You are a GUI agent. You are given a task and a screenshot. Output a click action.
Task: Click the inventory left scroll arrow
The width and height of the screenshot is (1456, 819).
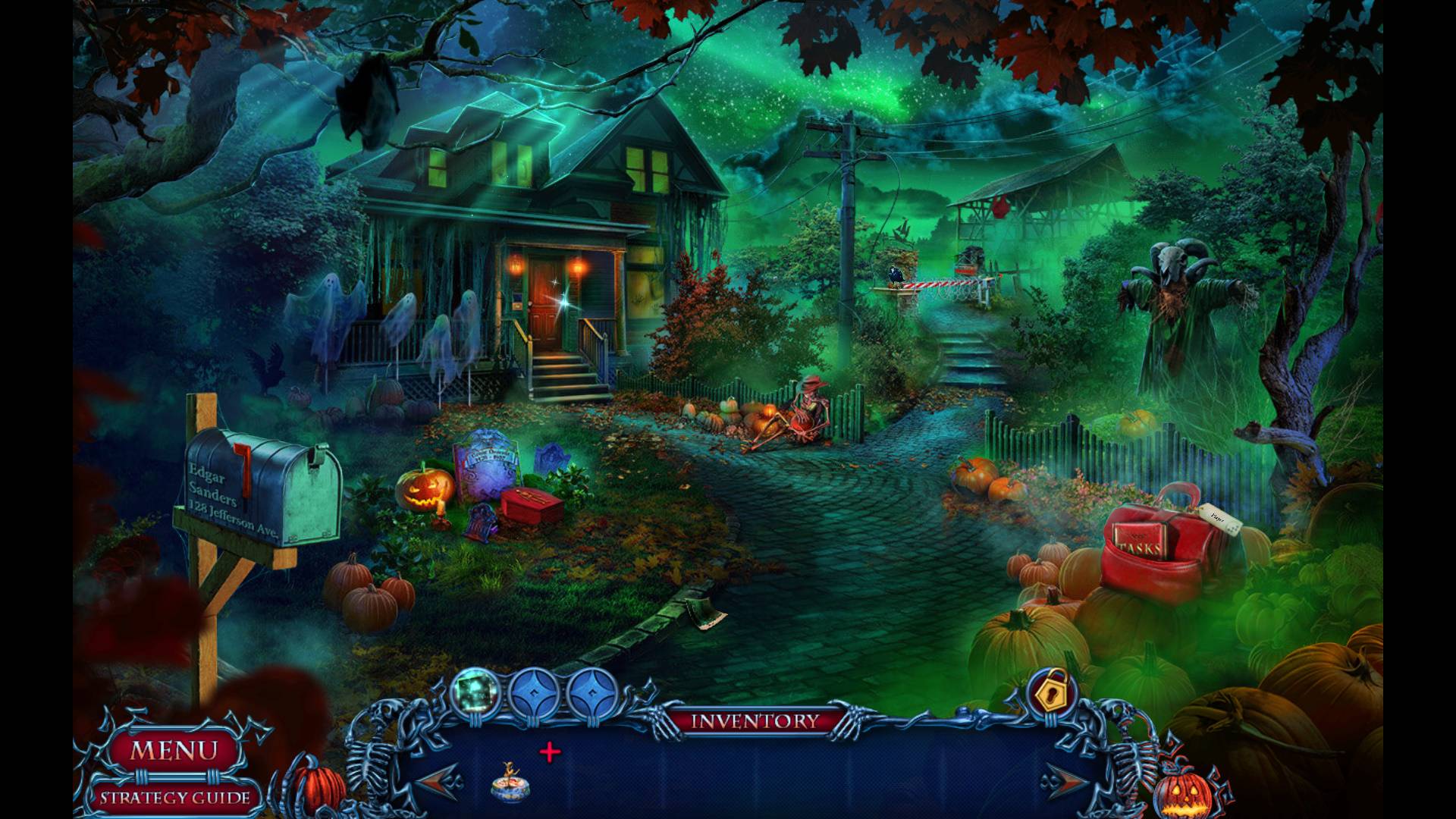coord(438,780)
